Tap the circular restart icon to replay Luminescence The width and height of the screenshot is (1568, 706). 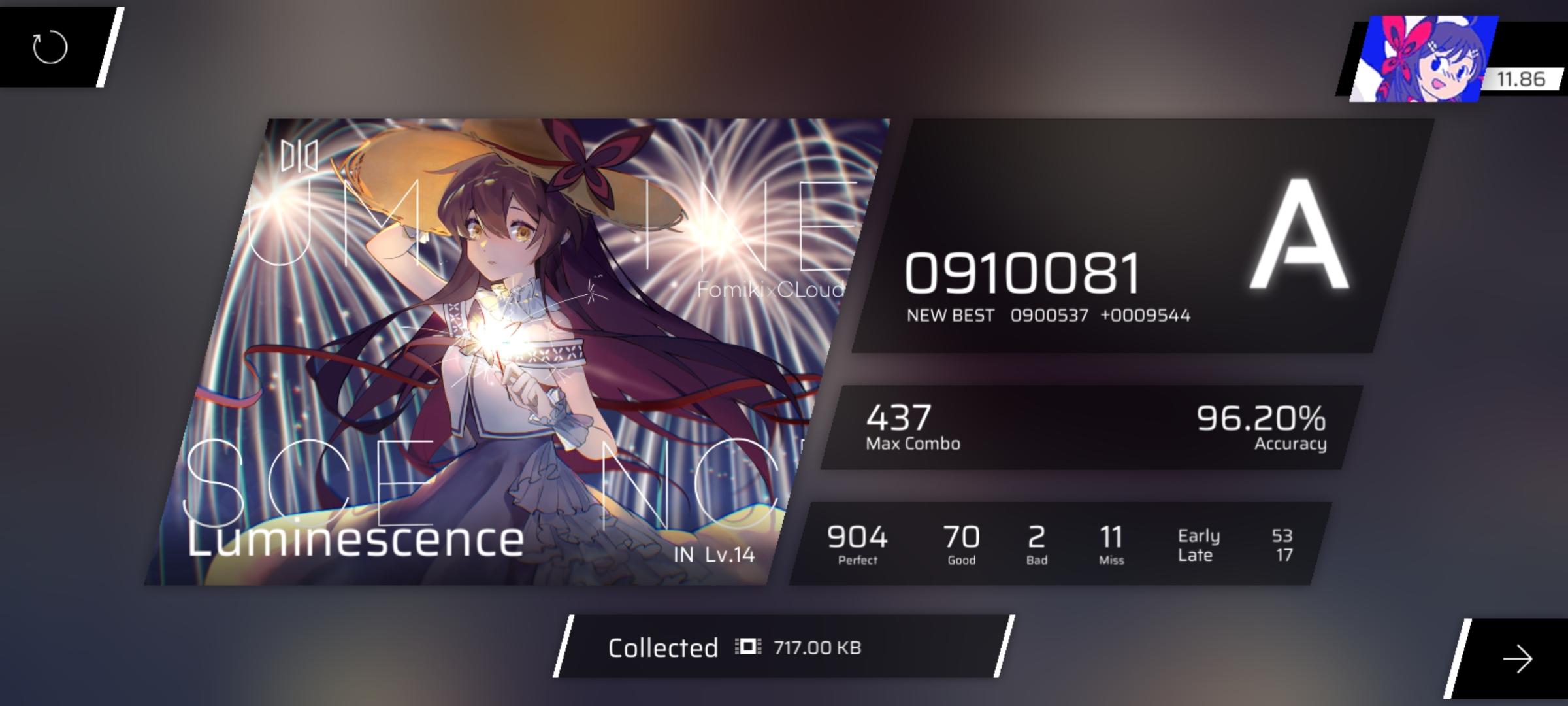pyautogui.click(x=51, y=48)
